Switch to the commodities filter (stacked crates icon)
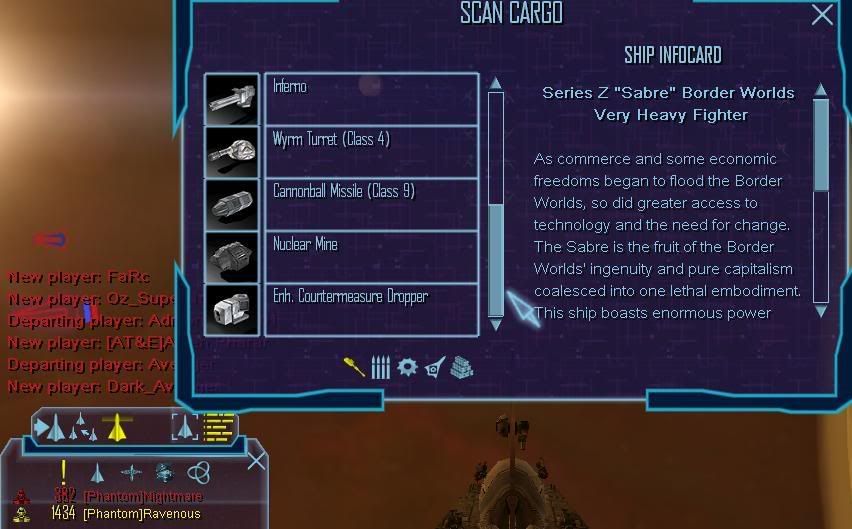The height and width of the screenshot is (529, 852). [461, 367]
